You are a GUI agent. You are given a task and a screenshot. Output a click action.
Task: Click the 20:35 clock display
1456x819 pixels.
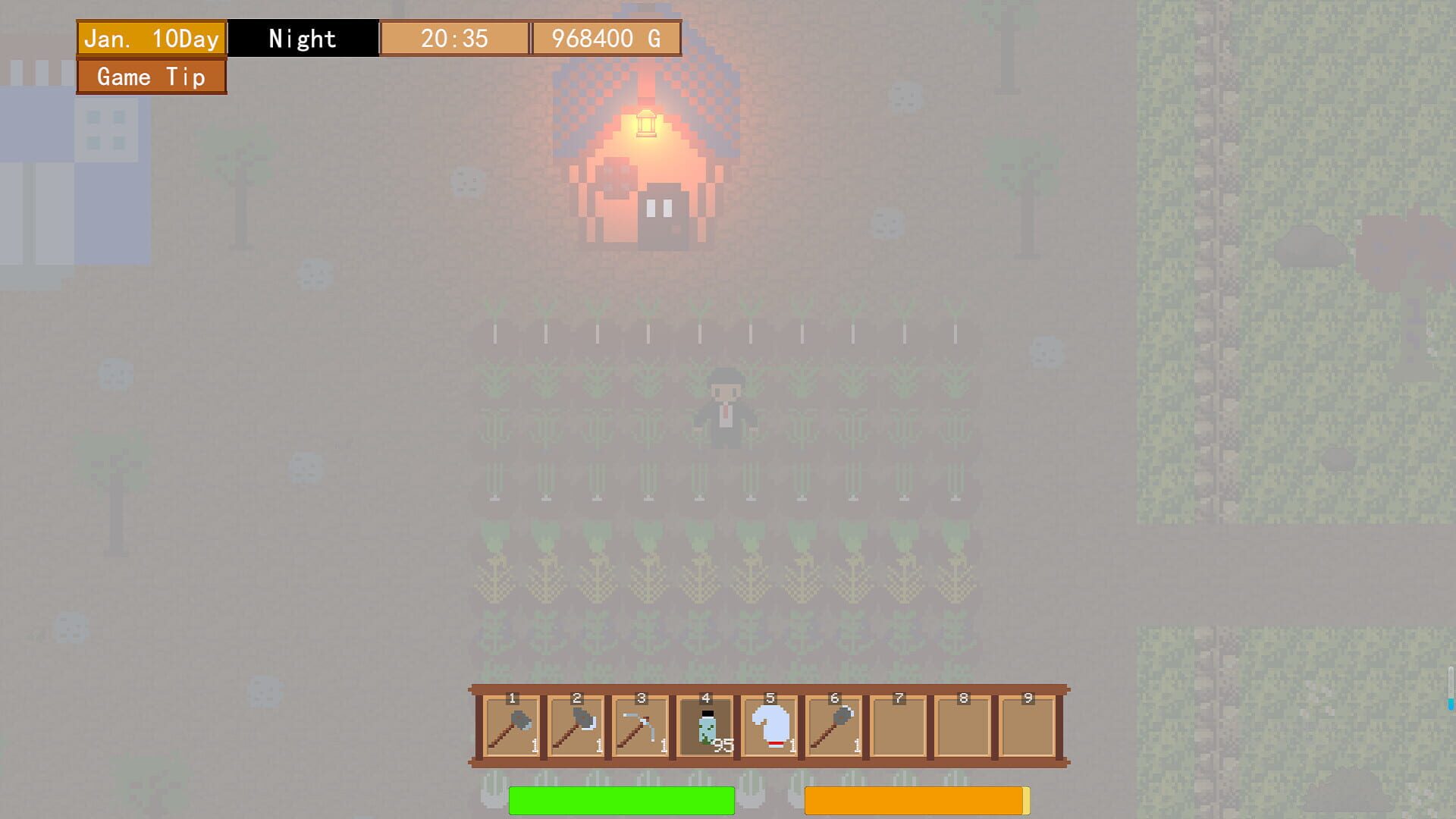click(x=453, y=37)
